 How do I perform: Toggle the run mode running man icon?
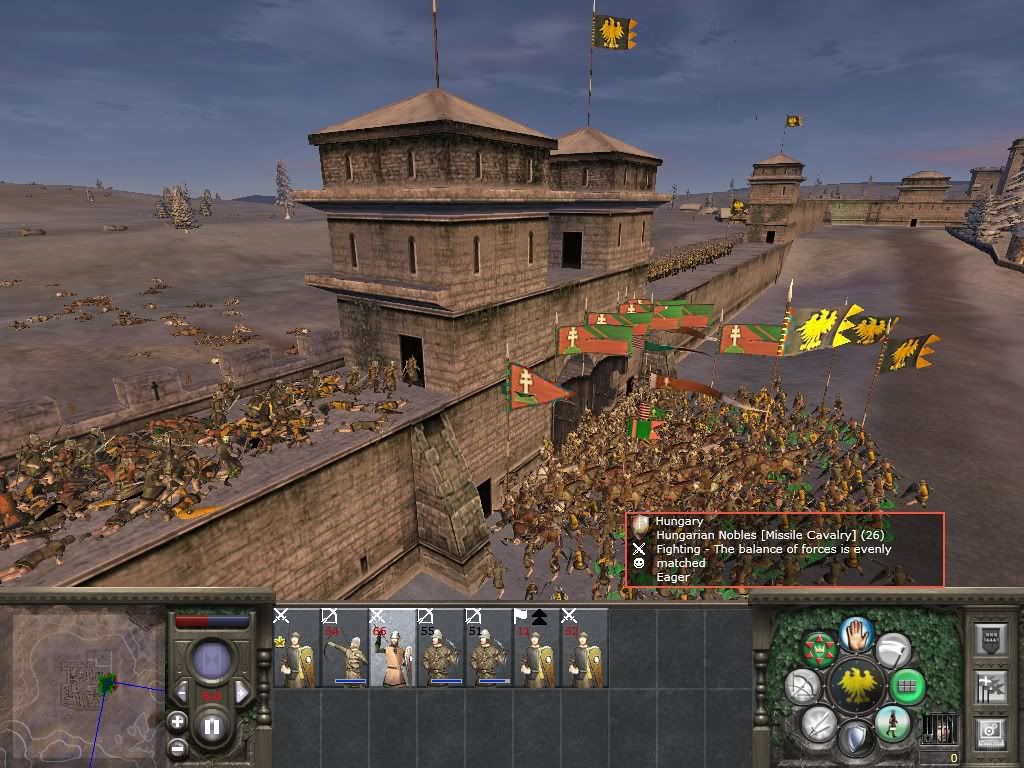pos(892,723)
